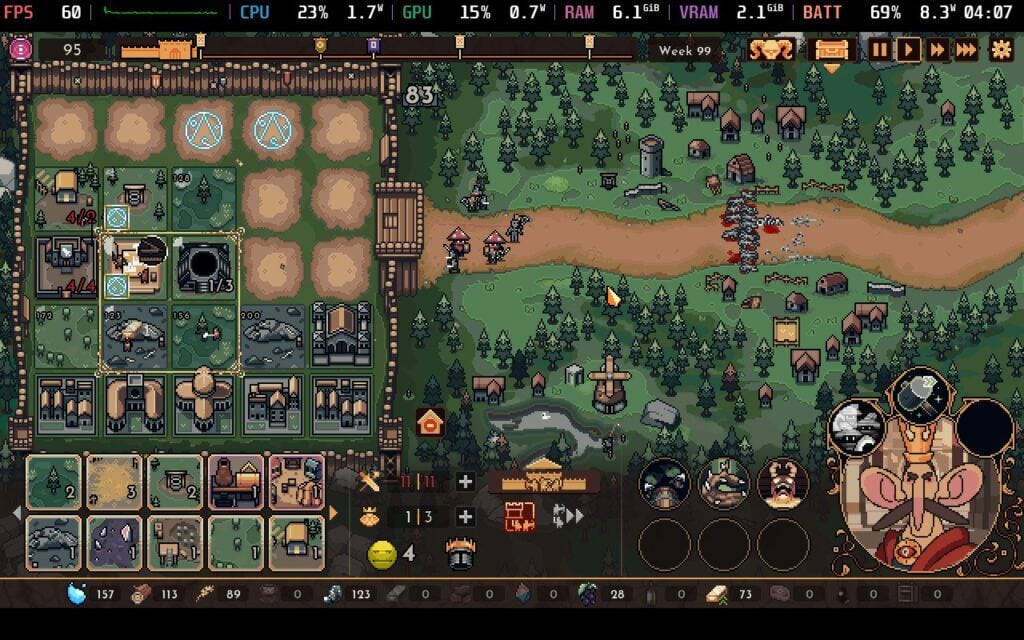Pick the wheat field tile card
The height and width of the screenshot is (640, 1024).
(x=114, y=482)
